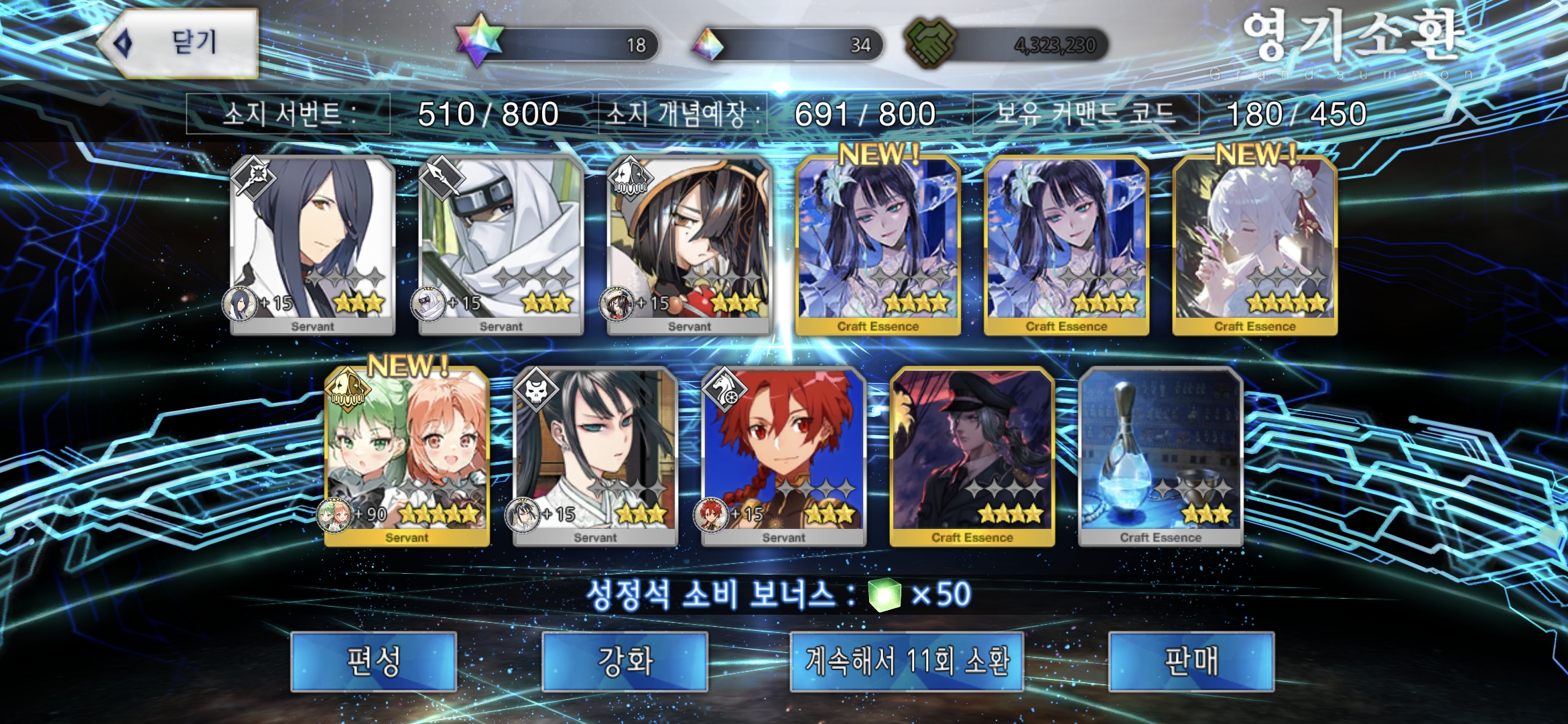Select the glowing blue potion bottle Craft Essence
The image size is (1568, 724).
coord(1161,456)
